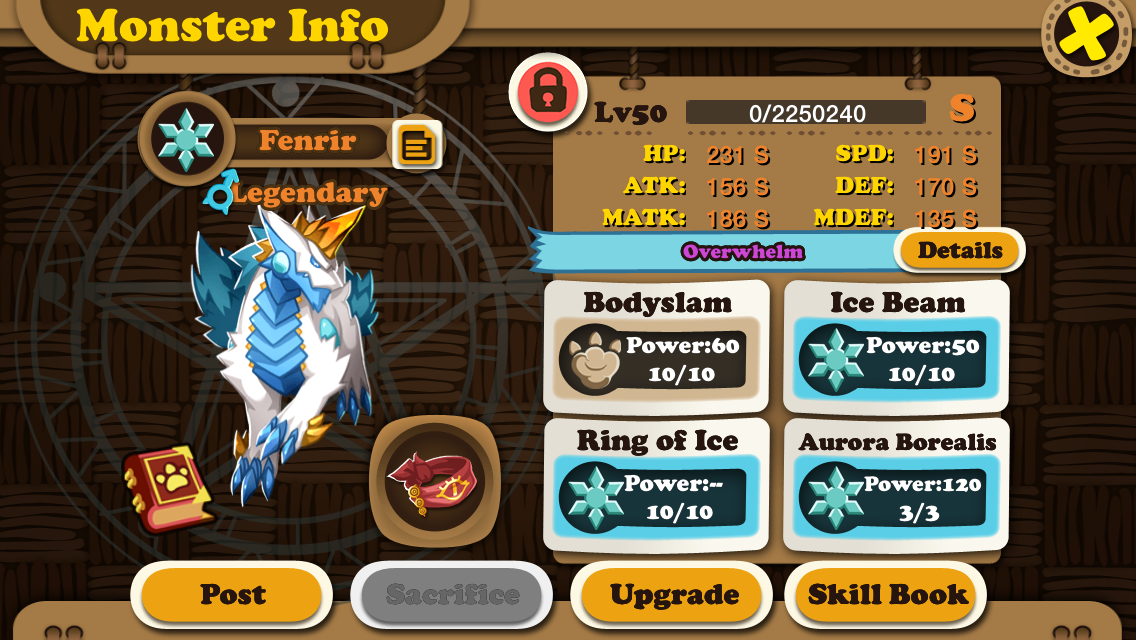This screenshot has height=640, width=1136.
Task: Choose the Ring of Ice skill
Action: [656, 485]
